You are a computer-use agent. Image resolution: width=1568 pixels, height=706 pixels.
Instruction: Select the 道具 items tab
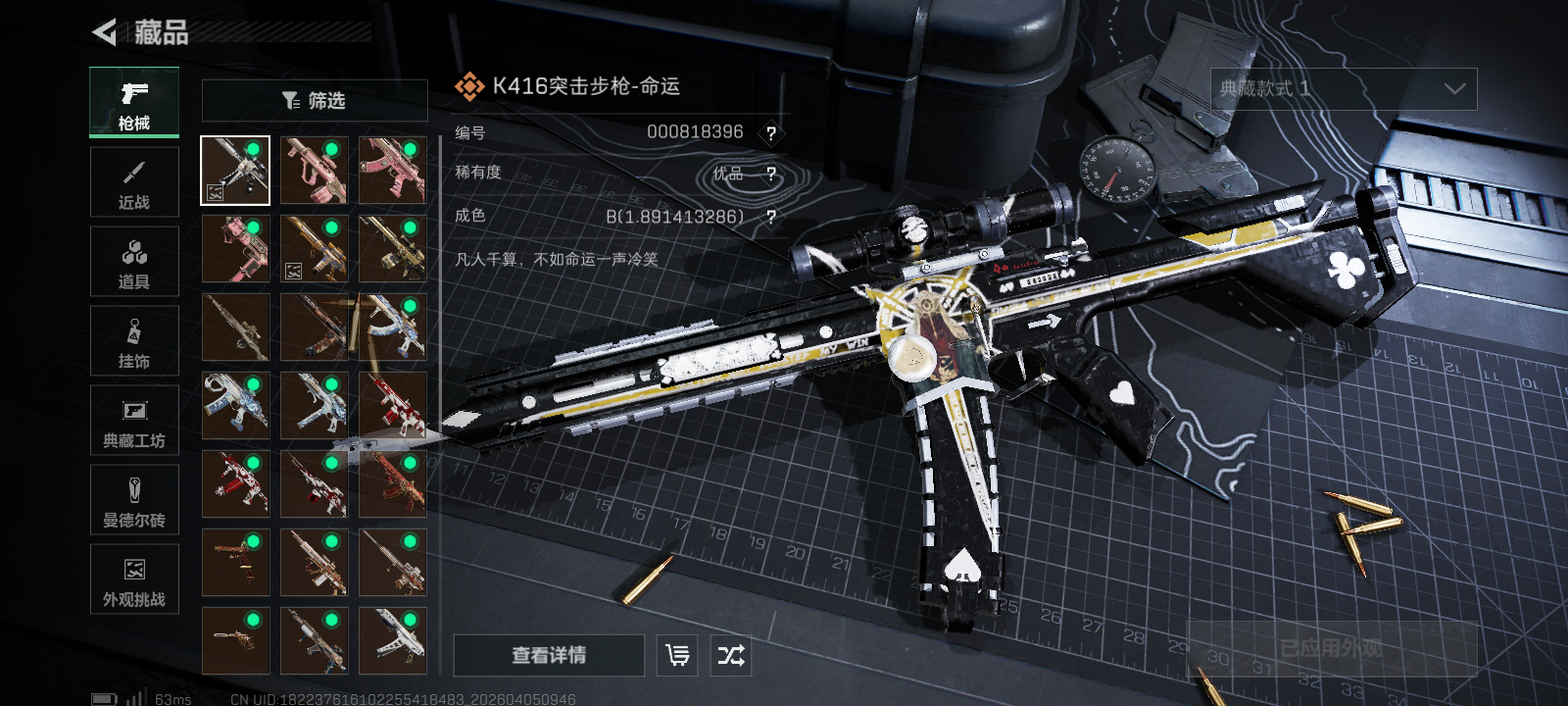(134, 262)
